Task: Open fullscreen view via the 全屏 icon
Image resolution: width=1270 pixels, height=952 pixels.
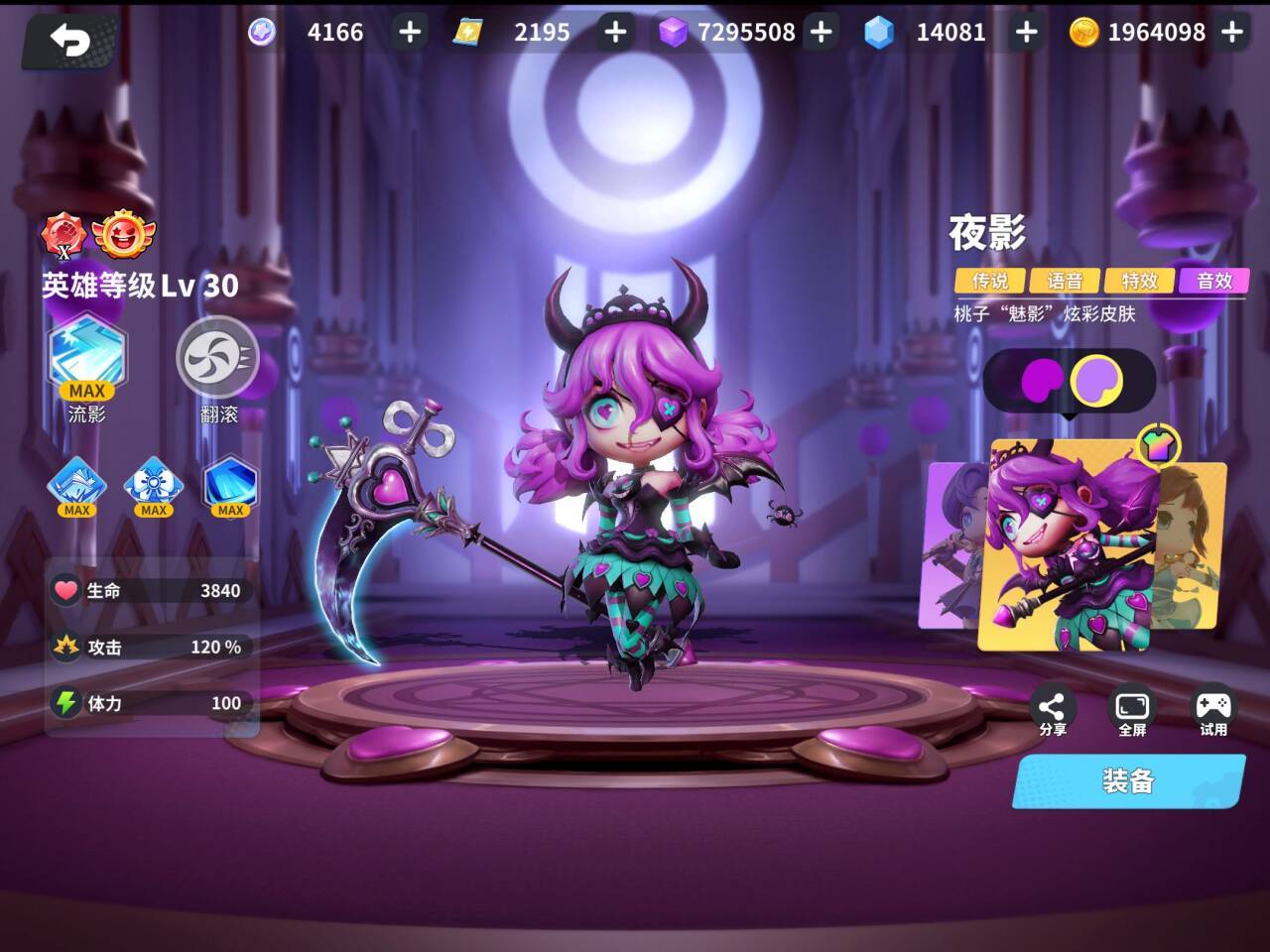Action: tap(1131, 706)
